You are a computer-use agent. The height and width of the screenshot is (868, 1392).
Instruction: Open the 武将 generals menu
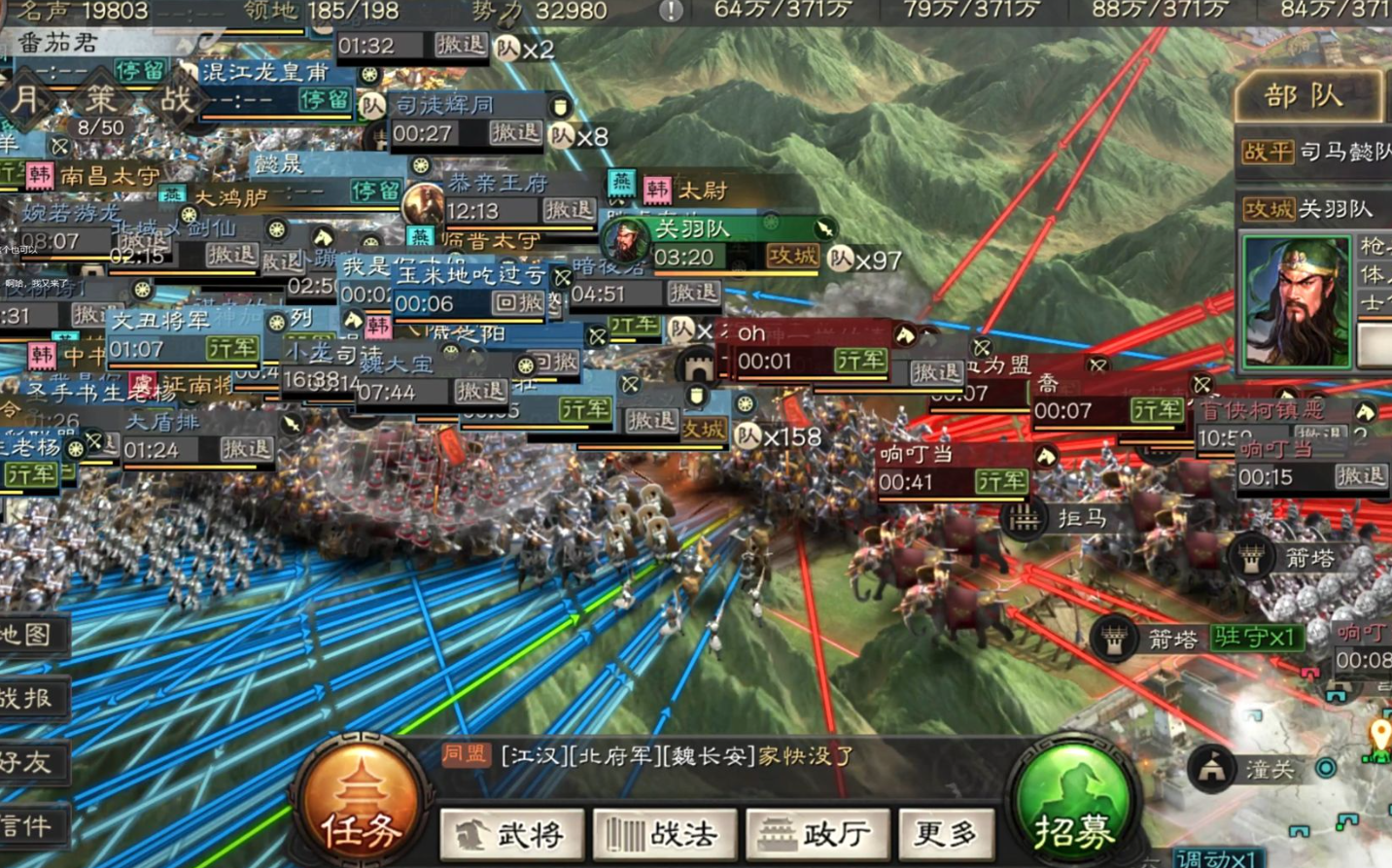point(512,834)
